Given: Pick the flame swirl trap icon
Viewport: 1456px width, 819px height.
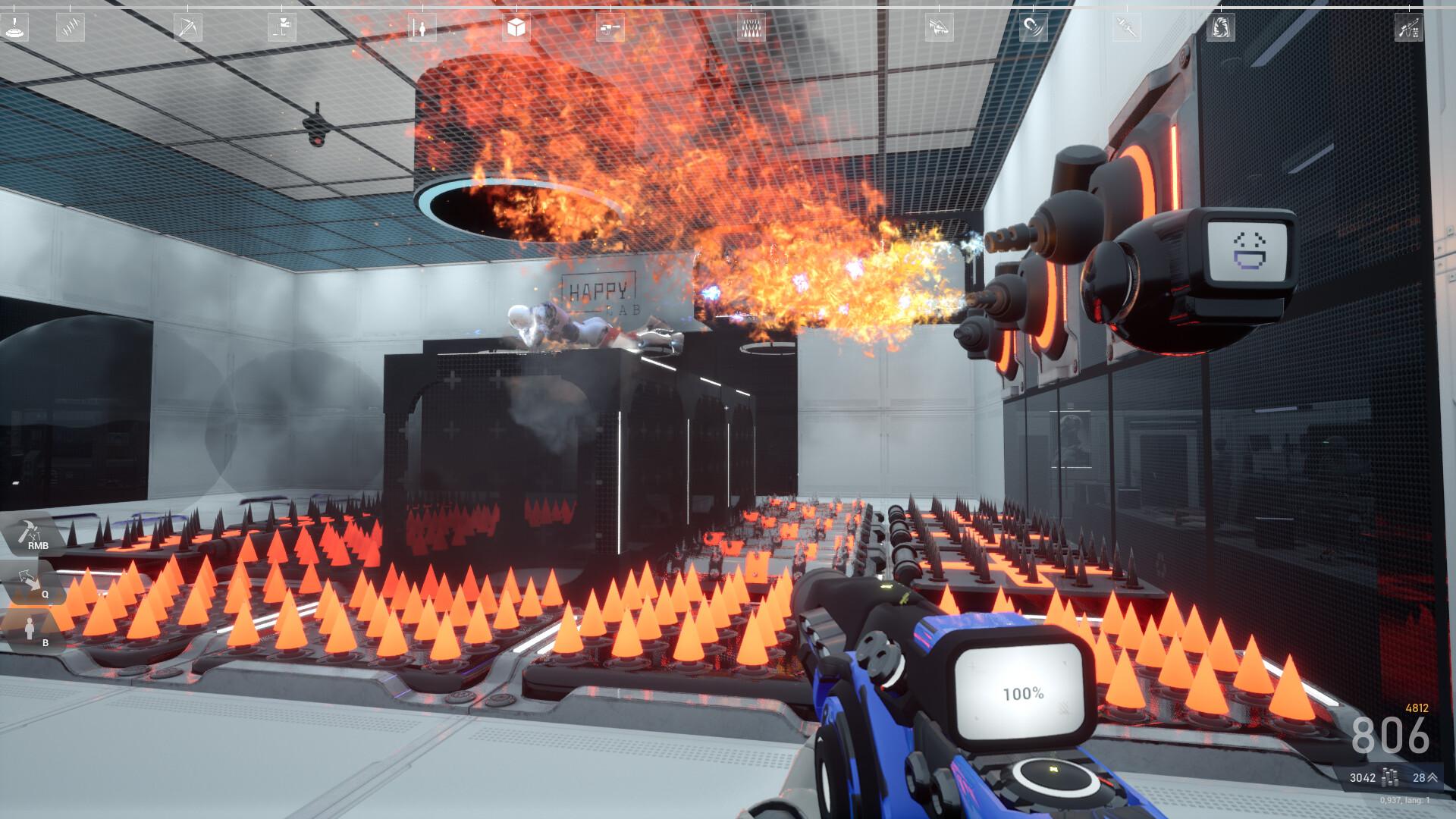Looking at the screenshot, I should (x=1220, y=28).
